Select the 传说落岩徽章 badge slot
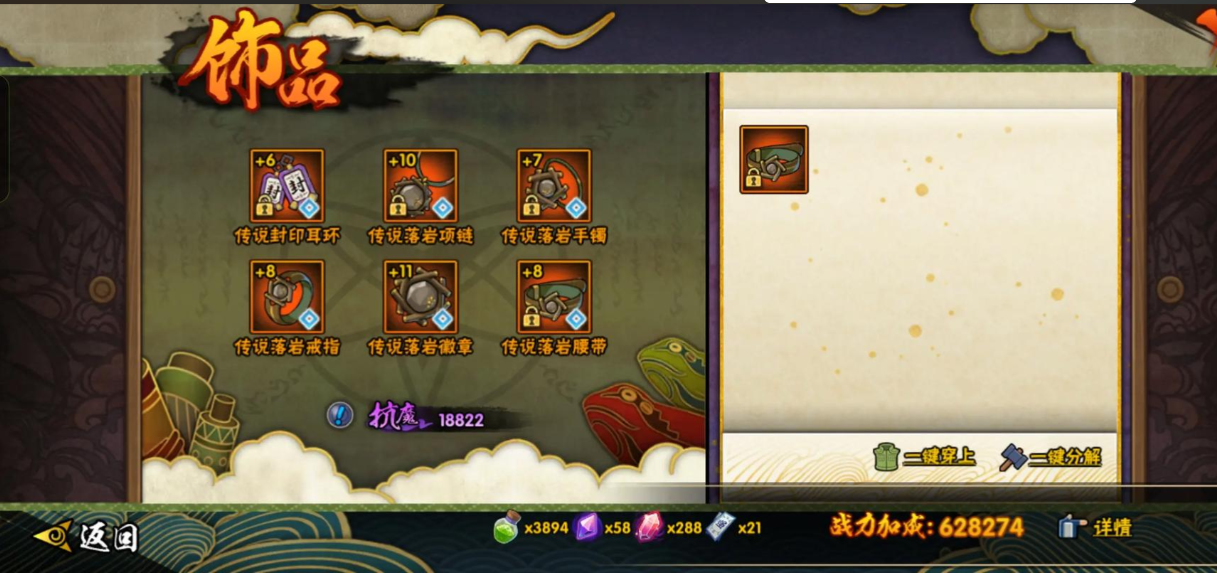This screenshot has height=573, width=1217. pyautogui.click(x=420, y=297)
